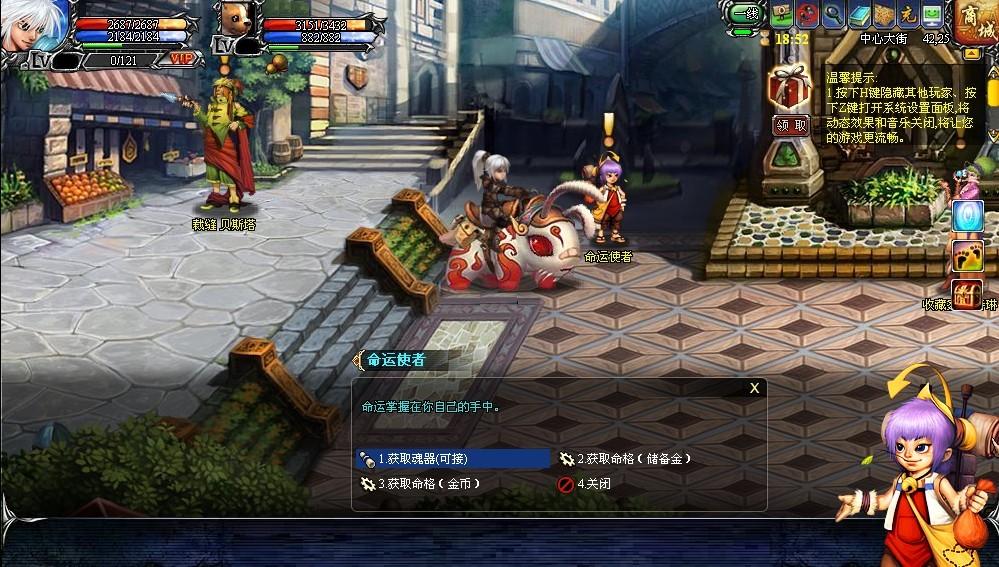Open the blue book icon

(x=859, y=15)
